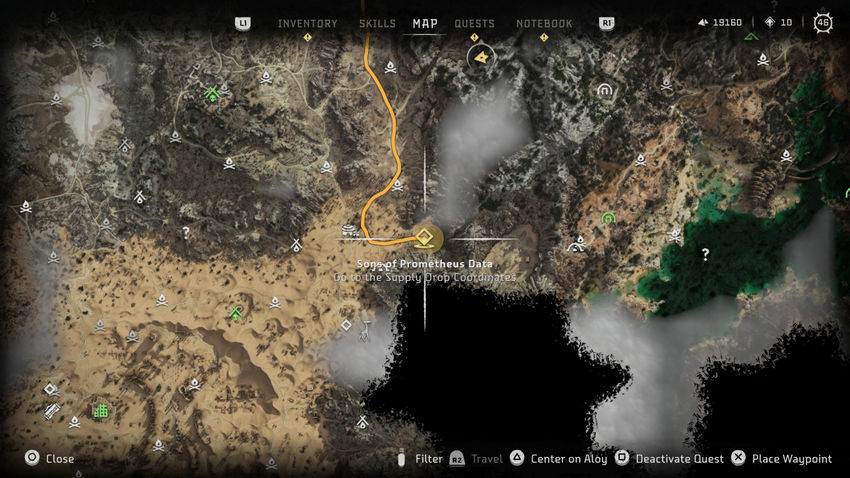Go to the Quests tab
Viewport: 850px width, 478px height.
click(474, 23)
